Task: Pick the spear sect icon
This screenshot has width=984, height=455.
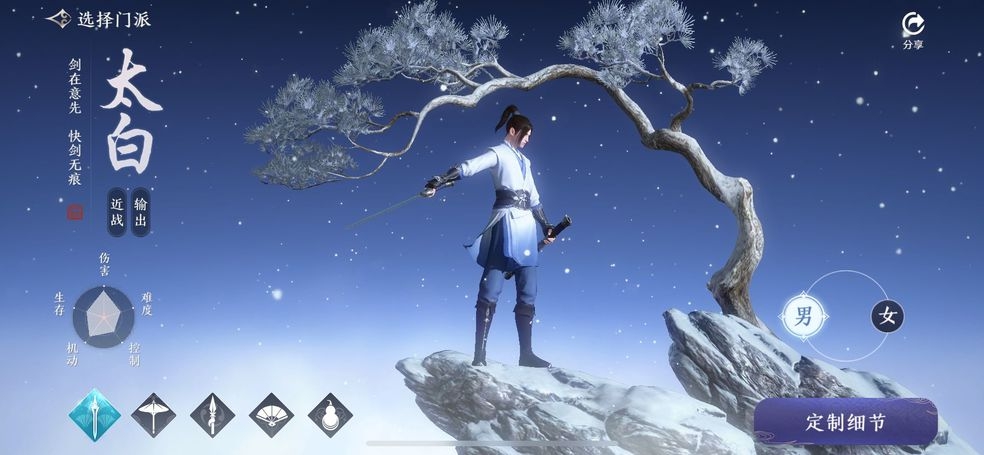Action: point(212,415)
